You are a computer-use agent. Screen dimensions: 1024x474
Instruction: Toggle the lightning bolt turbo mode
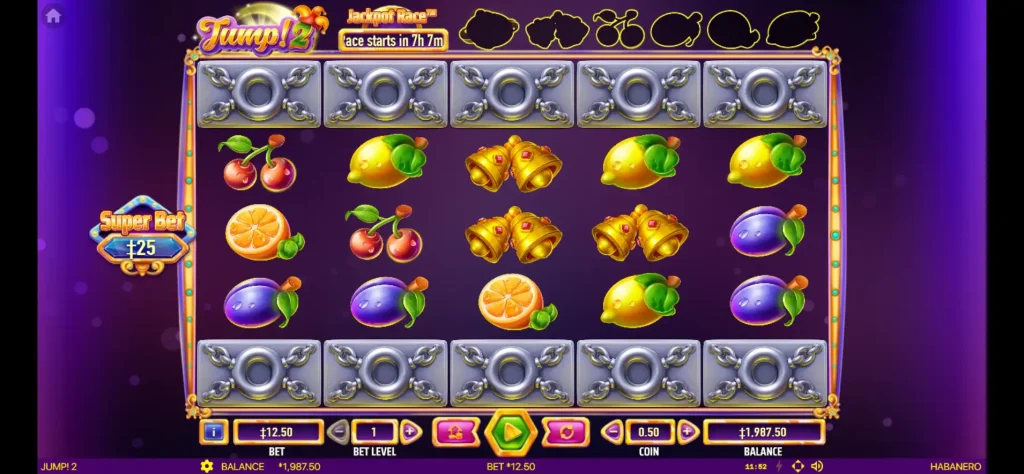(777, 466)
